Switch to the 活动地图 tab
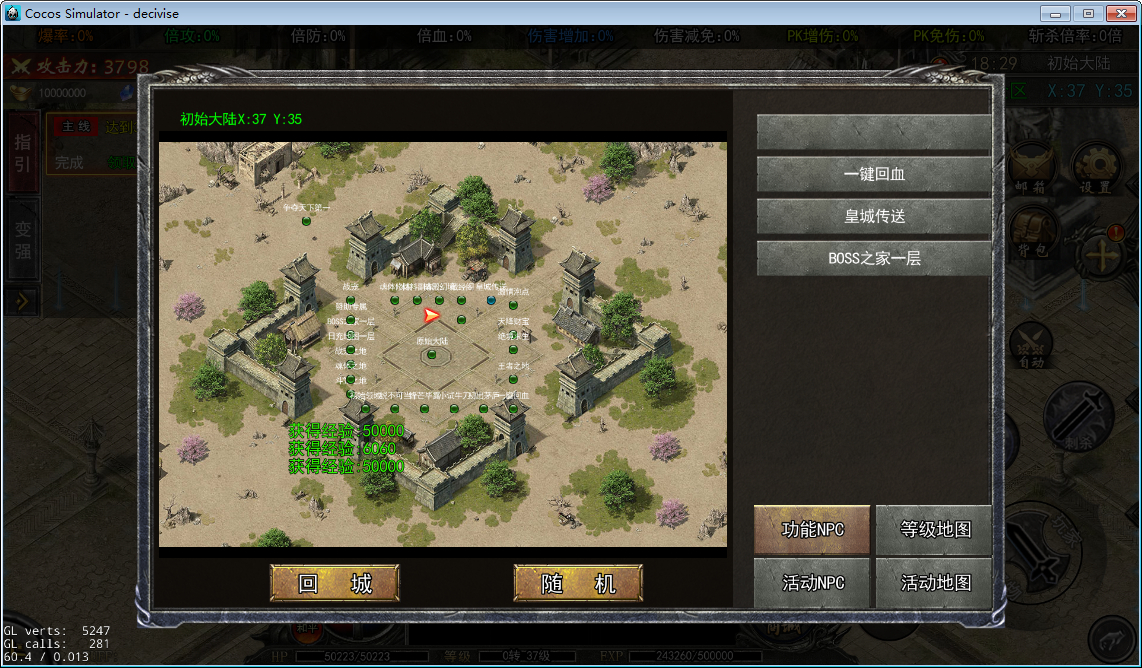Viewport: 1142px width, 668px height. click(934, 583)
